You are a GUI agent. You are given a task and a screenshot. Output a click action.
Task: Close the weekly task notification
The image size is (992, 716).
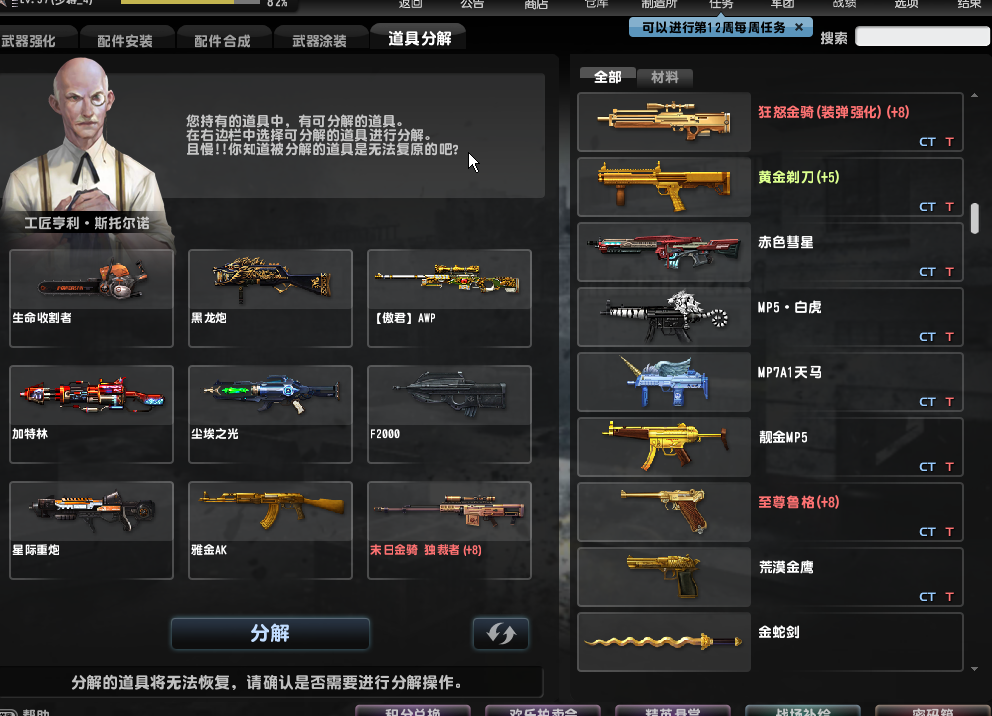click(x=798, y=28)
